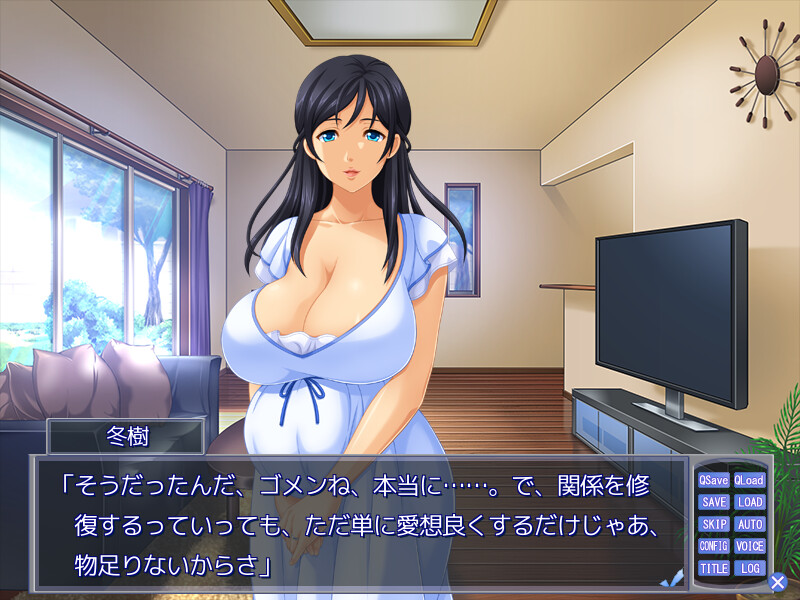The height and width of the screenshot is (600, 800).
Task: Show the message LOG
Action: click(749, 568)
